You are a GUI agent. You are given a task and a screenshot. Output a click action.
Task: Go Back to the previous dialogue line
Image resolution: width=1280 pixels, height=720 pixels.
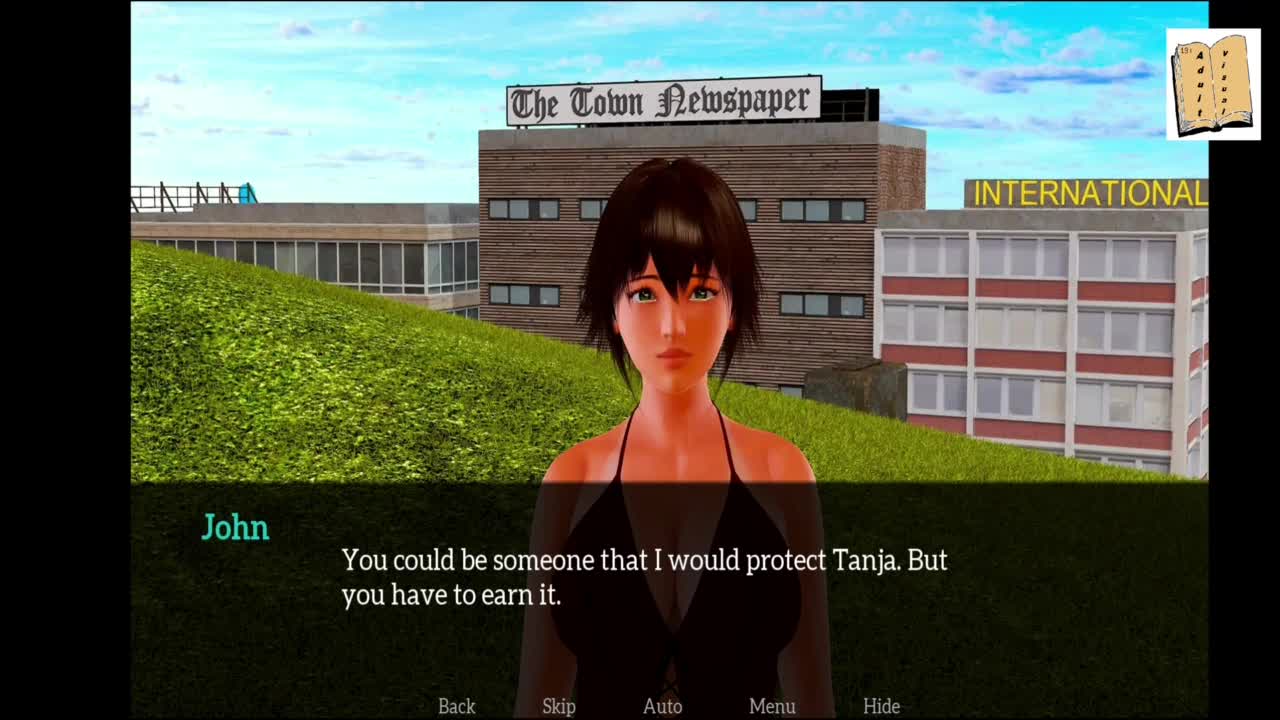457,706
